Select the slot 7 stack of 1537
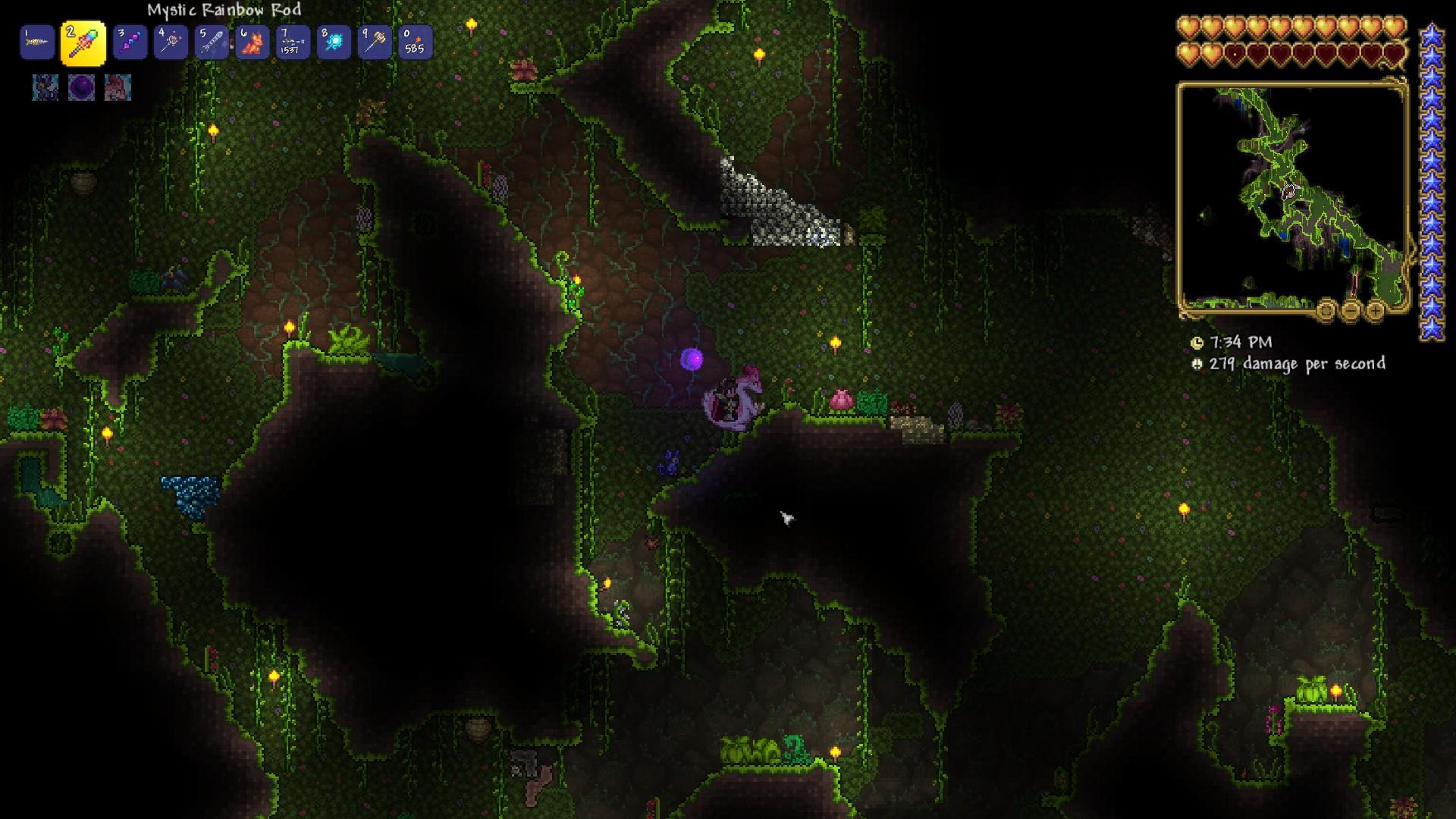The image size is (1456, 819). tap(293, 42)
